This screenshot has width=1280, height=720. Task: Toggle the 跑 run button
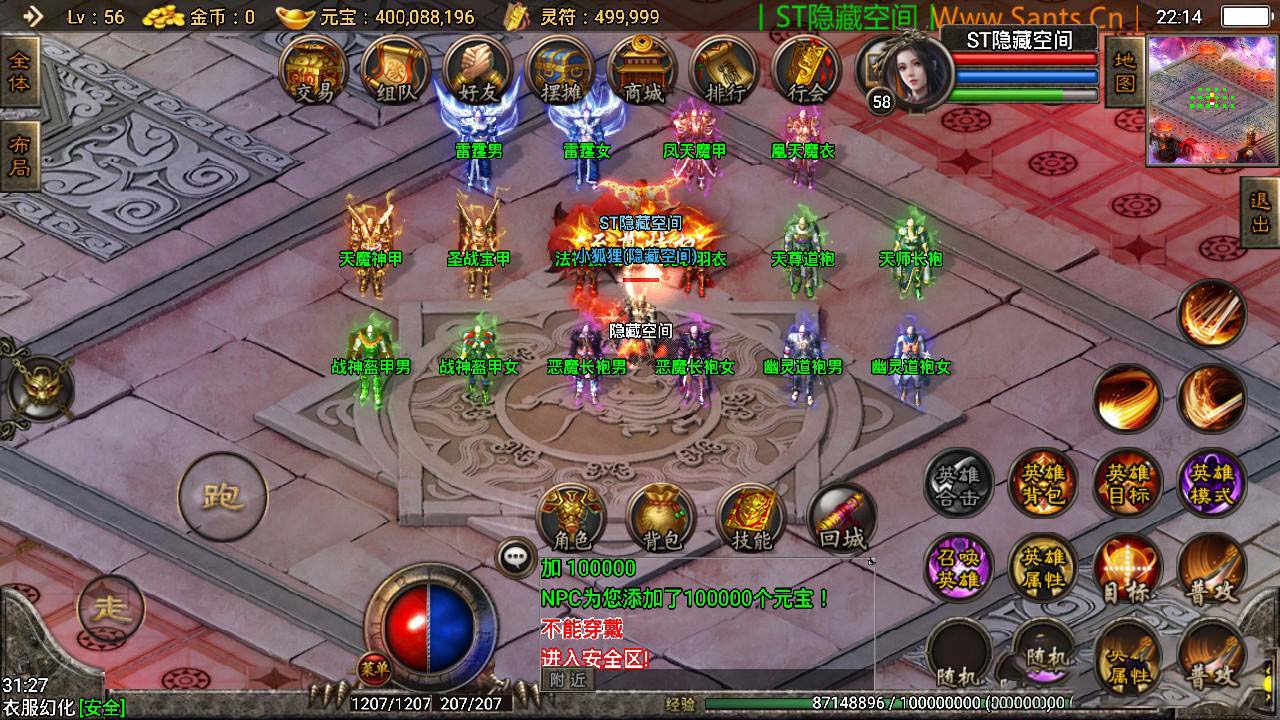point(222,496)
